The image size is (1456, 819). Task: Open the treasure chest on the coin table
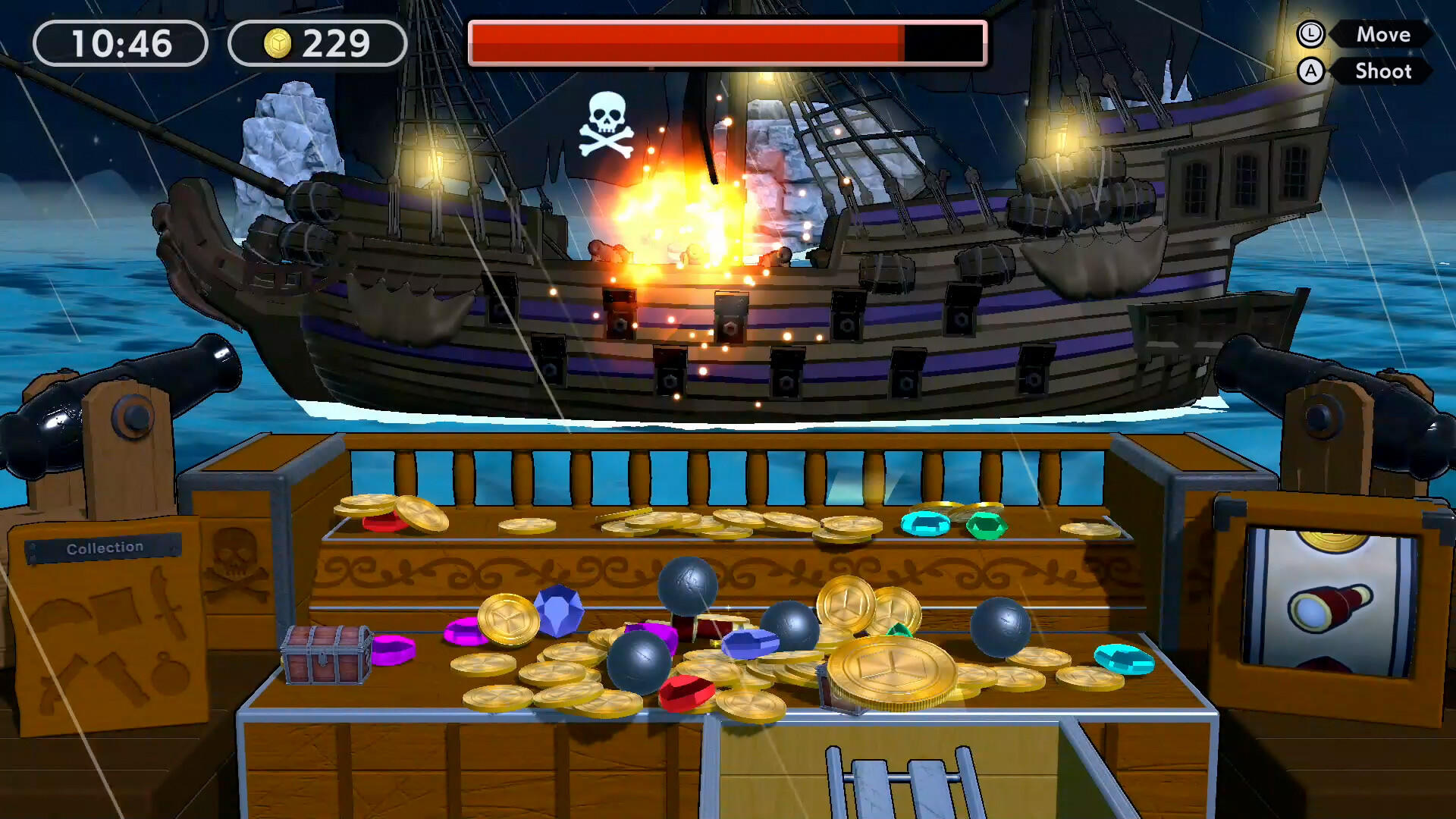[x=326, y=656]
